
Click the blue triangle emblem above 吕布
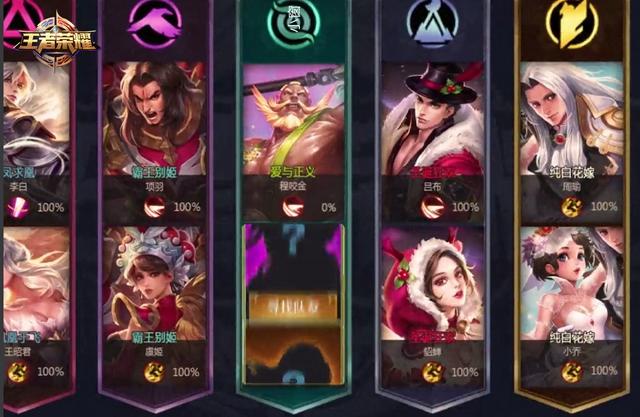[x=433, y=22]
